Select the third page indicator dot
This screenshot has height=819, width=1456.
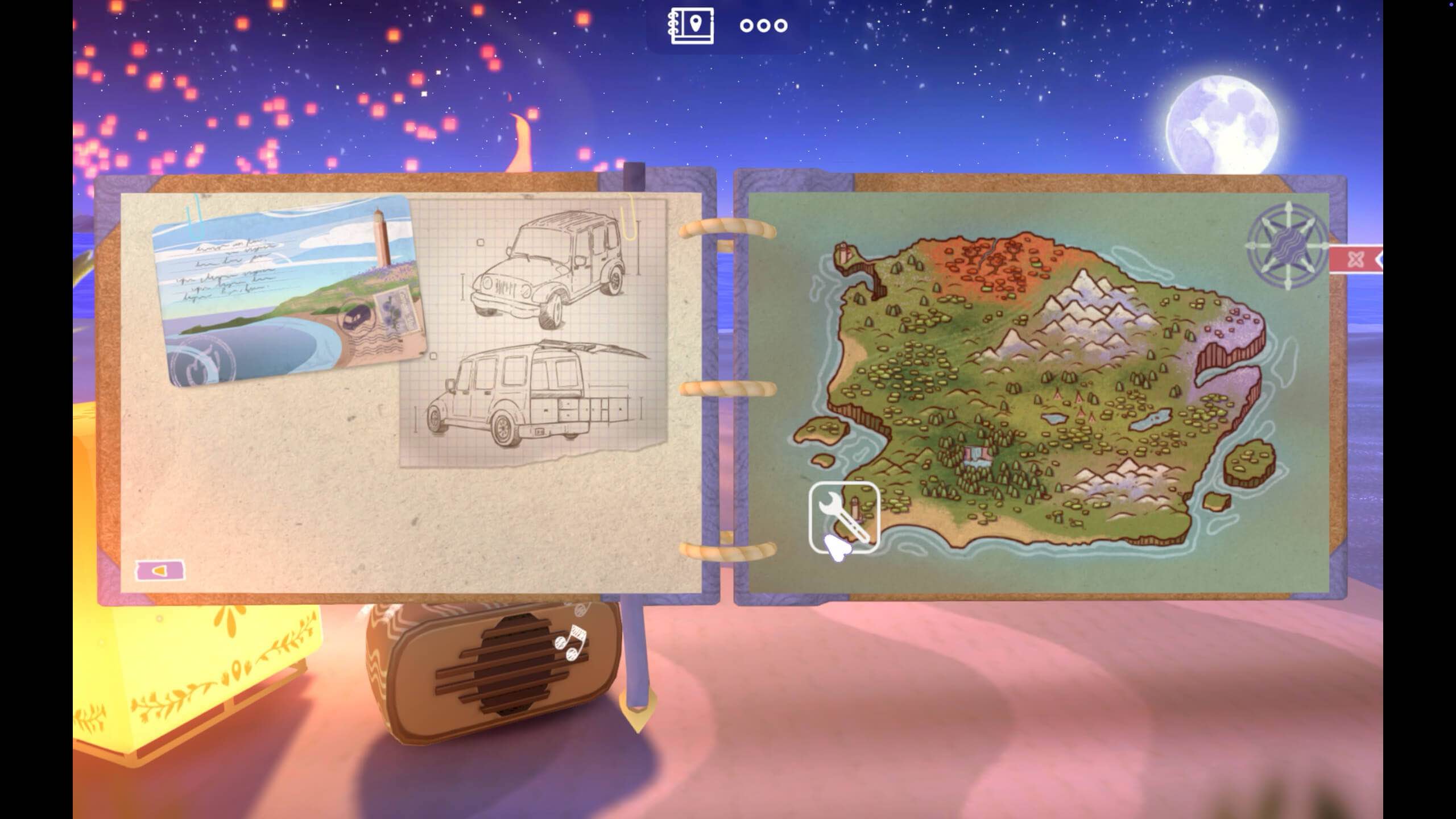coord(782,25)
